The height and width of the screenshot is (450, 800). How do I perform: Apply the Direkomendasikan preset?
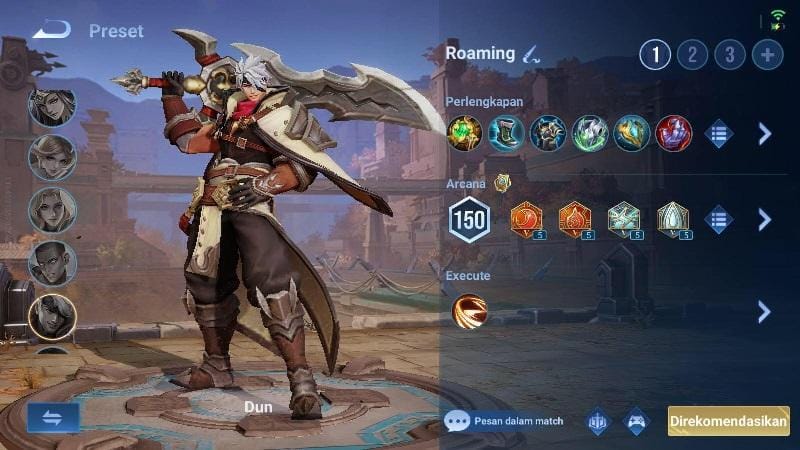(728, 421)
